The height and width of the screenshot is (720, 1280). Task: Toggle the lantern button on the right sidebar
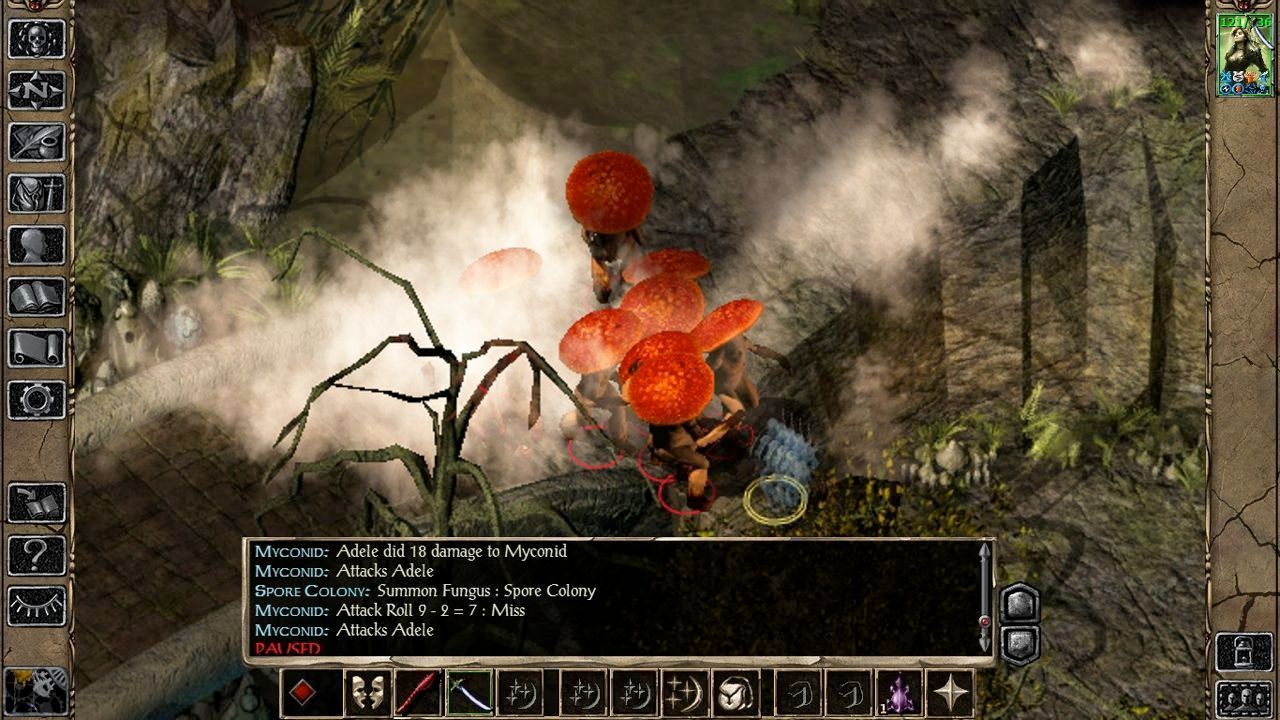point(1244,653)
